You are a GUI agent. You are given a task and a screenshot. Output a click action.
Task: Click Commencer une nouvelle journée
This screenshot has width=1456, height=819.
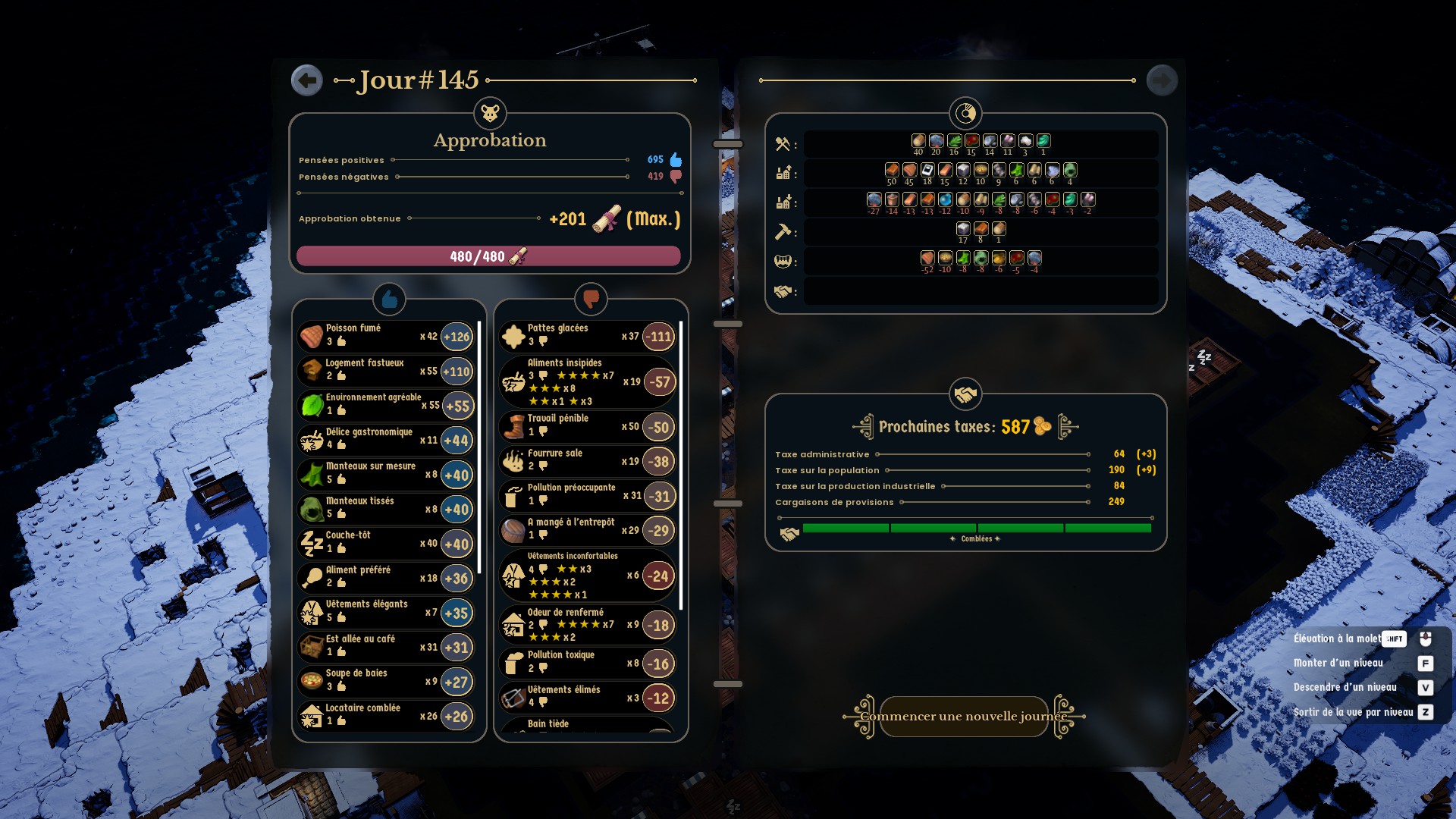(964, 717)
